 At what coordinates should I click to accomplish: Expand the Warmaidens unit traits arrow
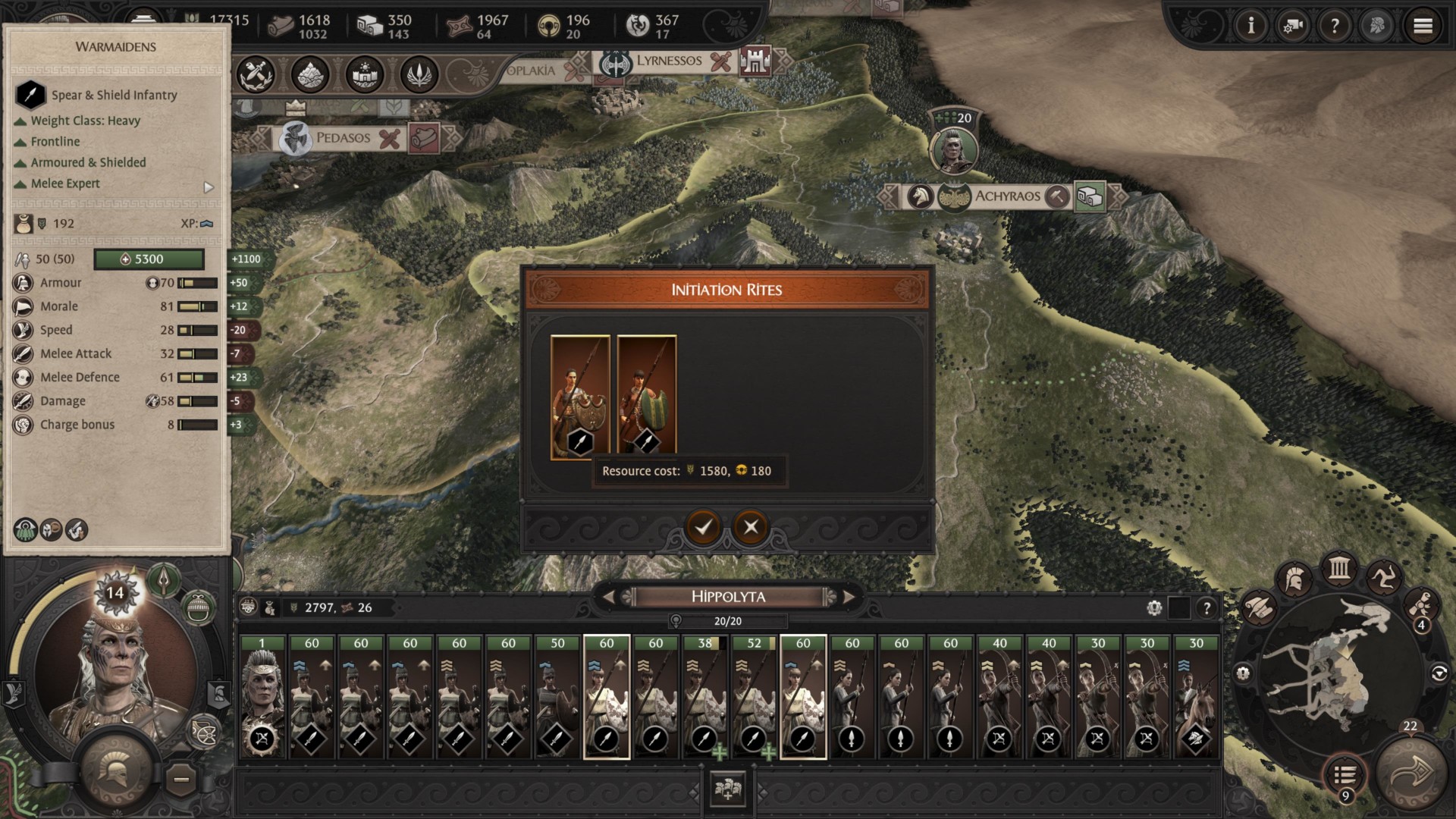209,187
